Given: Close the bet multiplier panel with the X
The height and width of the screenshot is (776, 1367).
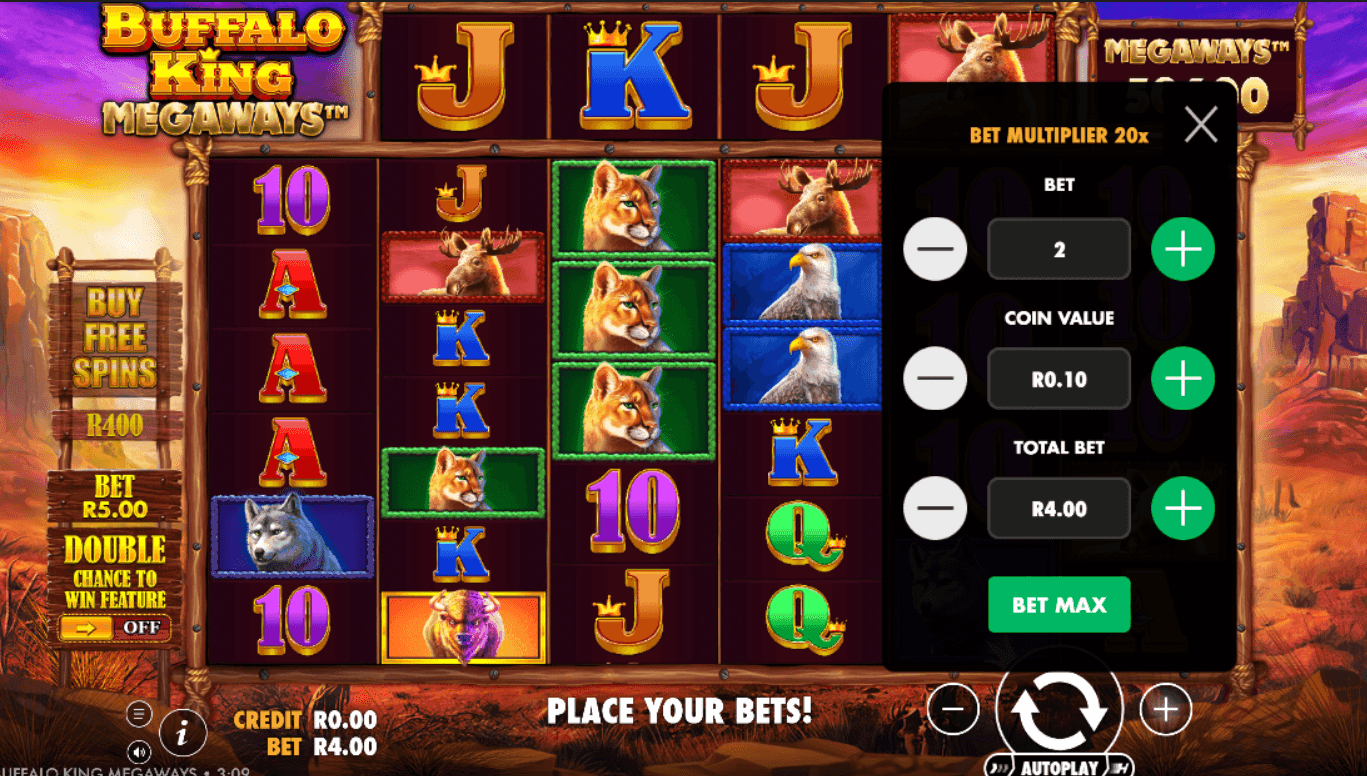Looking at the screenshot, I should [x=1200, y=124].
